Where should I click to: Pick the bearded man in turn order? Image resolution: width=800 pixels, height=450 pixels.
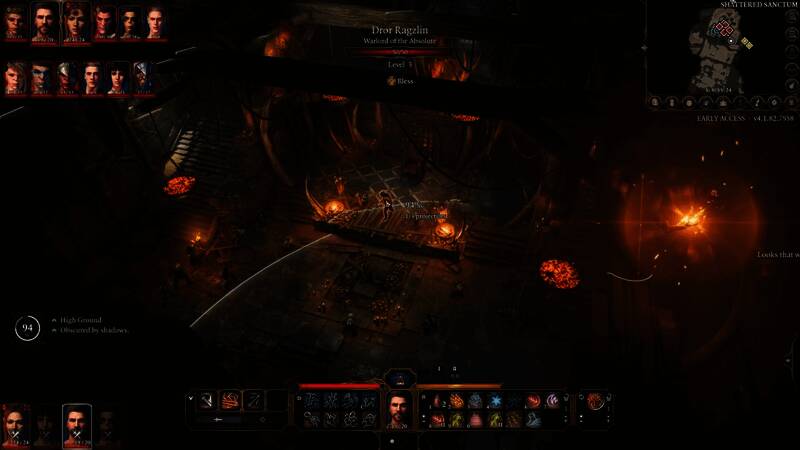click(x=43, y=21)
